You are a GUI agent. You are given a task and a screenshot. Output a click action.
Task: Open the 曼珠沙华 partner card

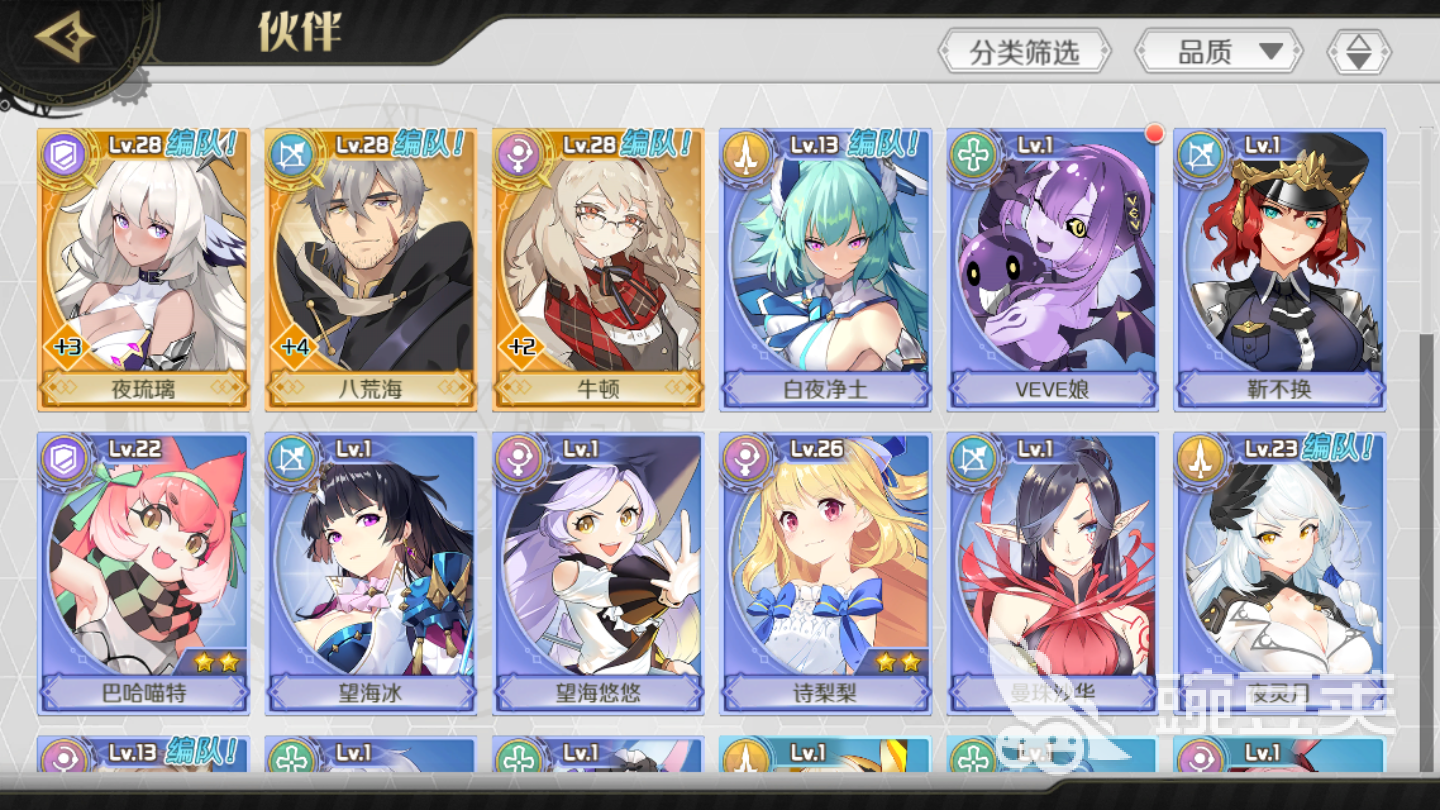click(1052, 573)
